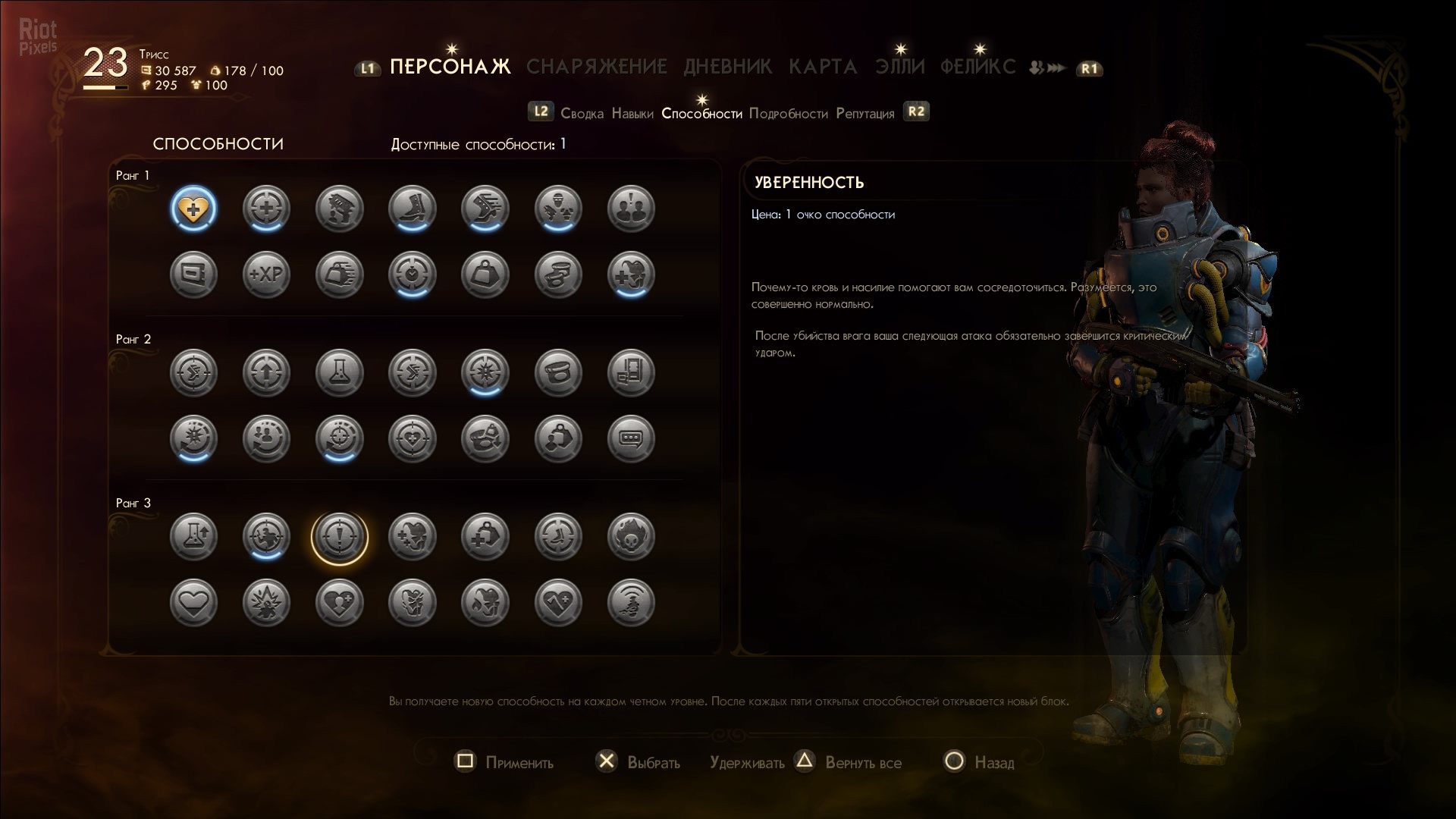Select the boot perk in rank 1
This screenshot has height=819, width=1456.
[x=412, y=209]
